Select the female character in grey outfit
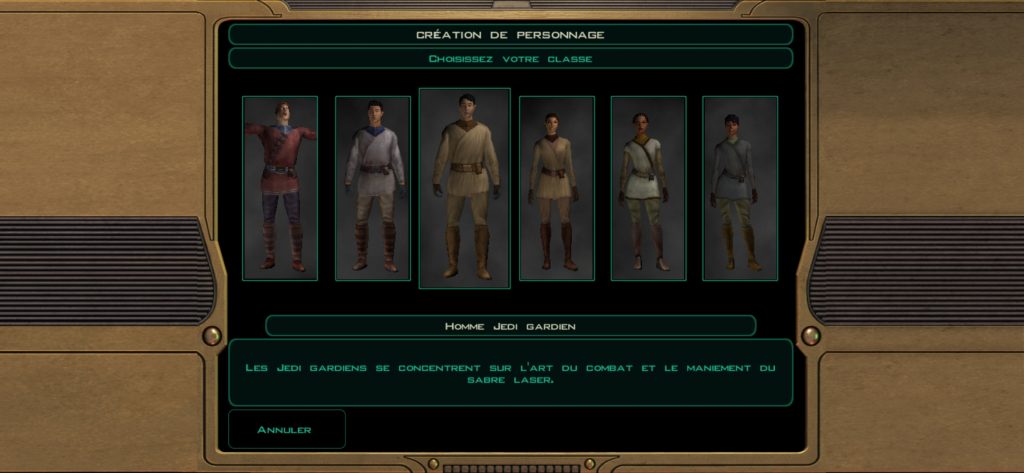 [740, 188]
